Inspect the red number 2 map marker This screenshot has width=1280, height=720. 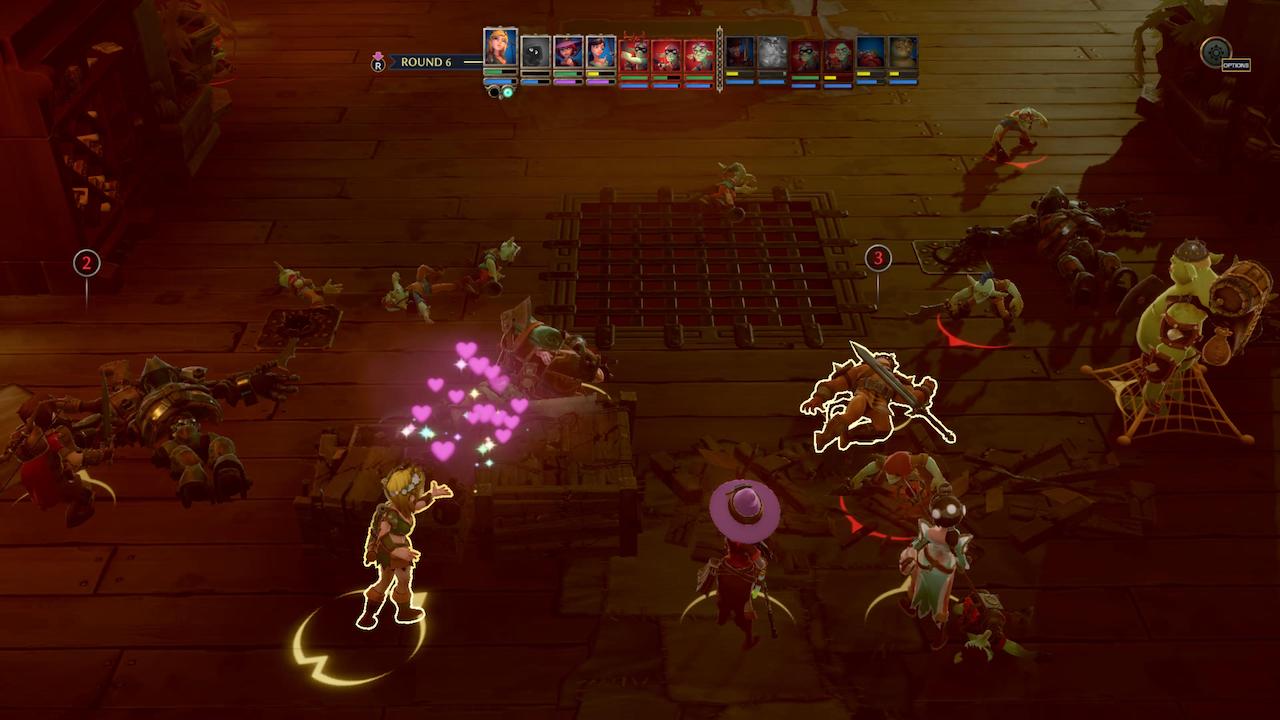click(87, 263)
